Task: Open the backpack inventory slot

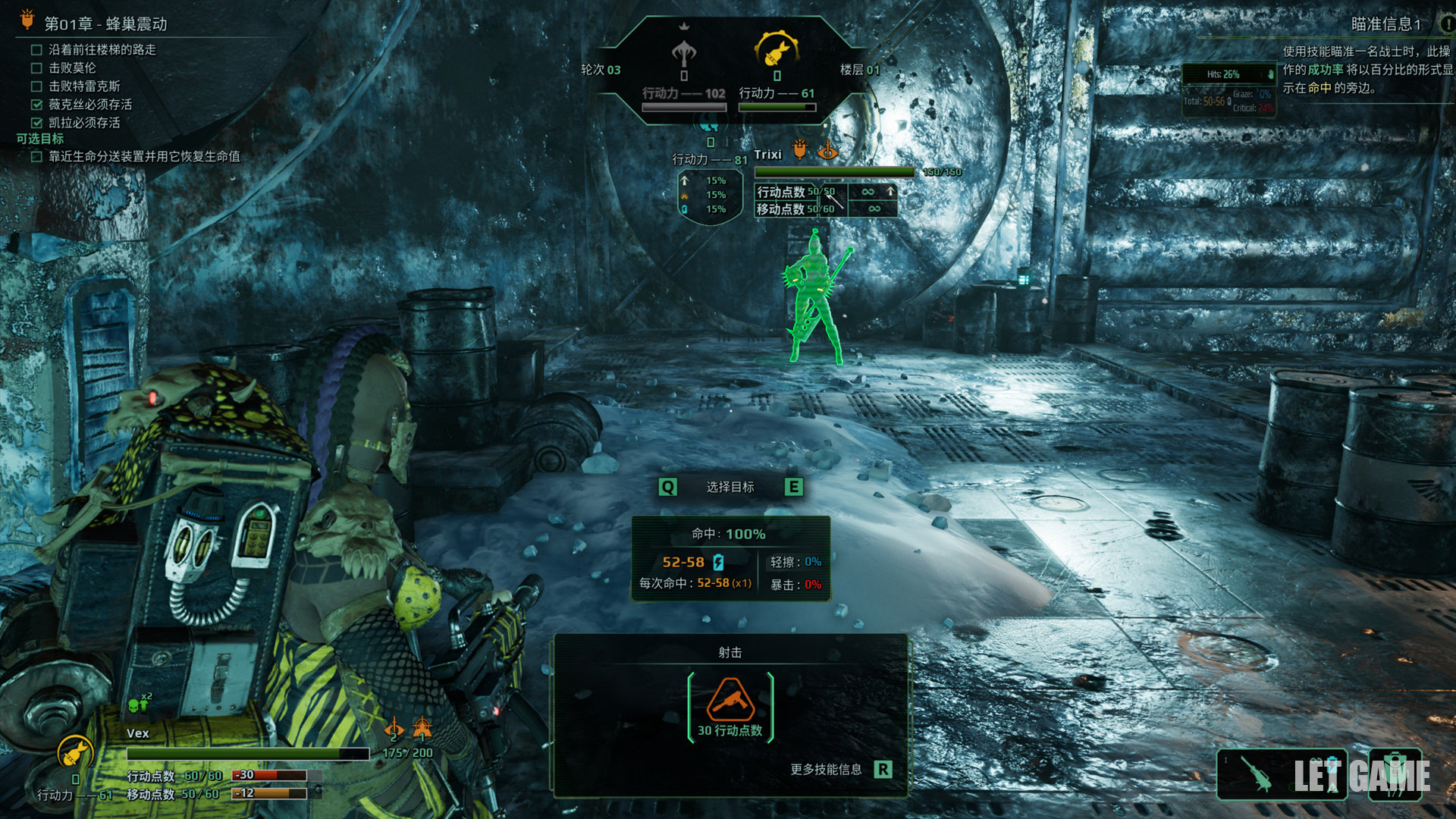Action: tap(1395, 773)
